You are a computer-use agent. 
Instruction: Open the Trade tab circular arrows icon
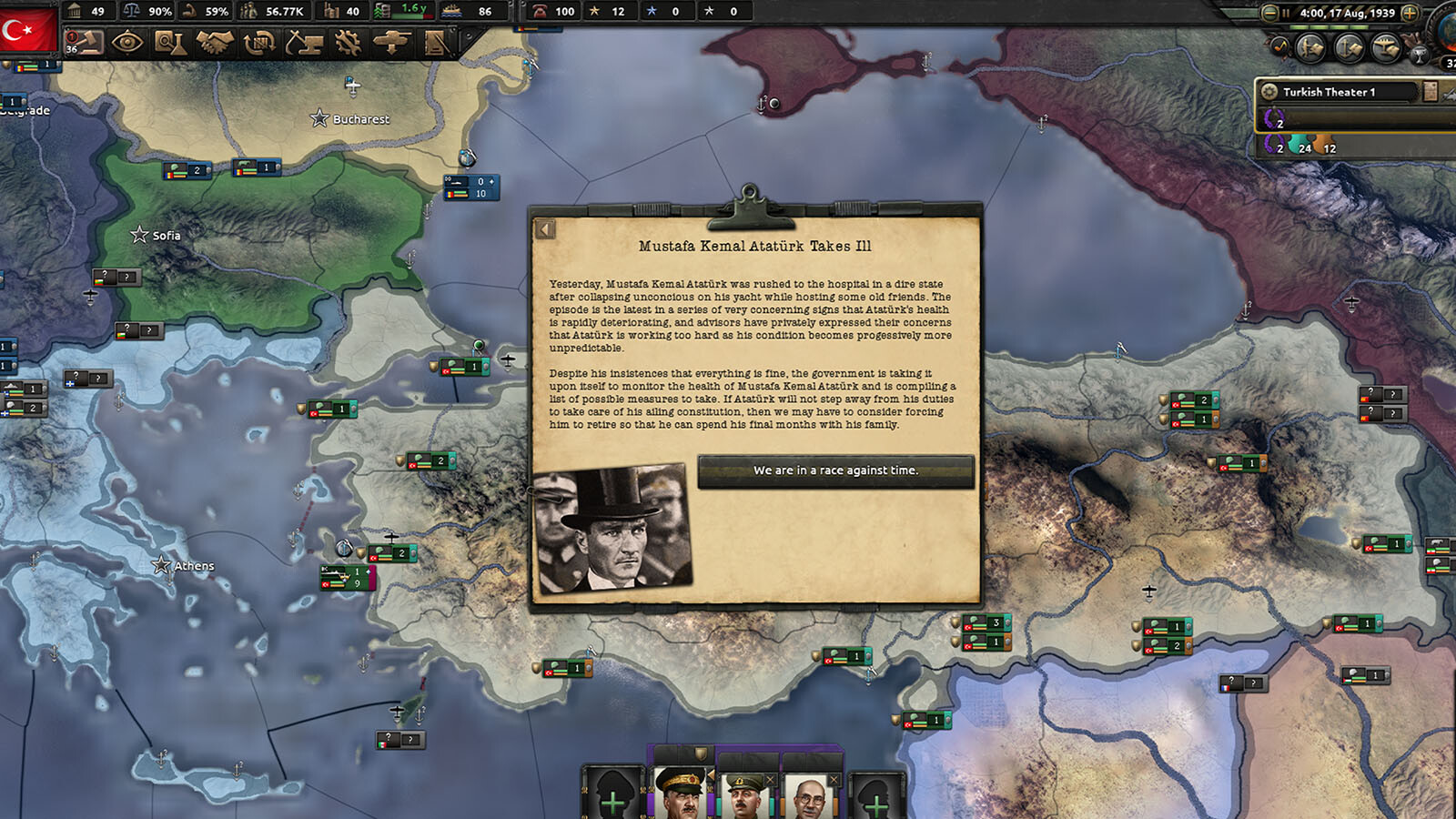[259, 43]
